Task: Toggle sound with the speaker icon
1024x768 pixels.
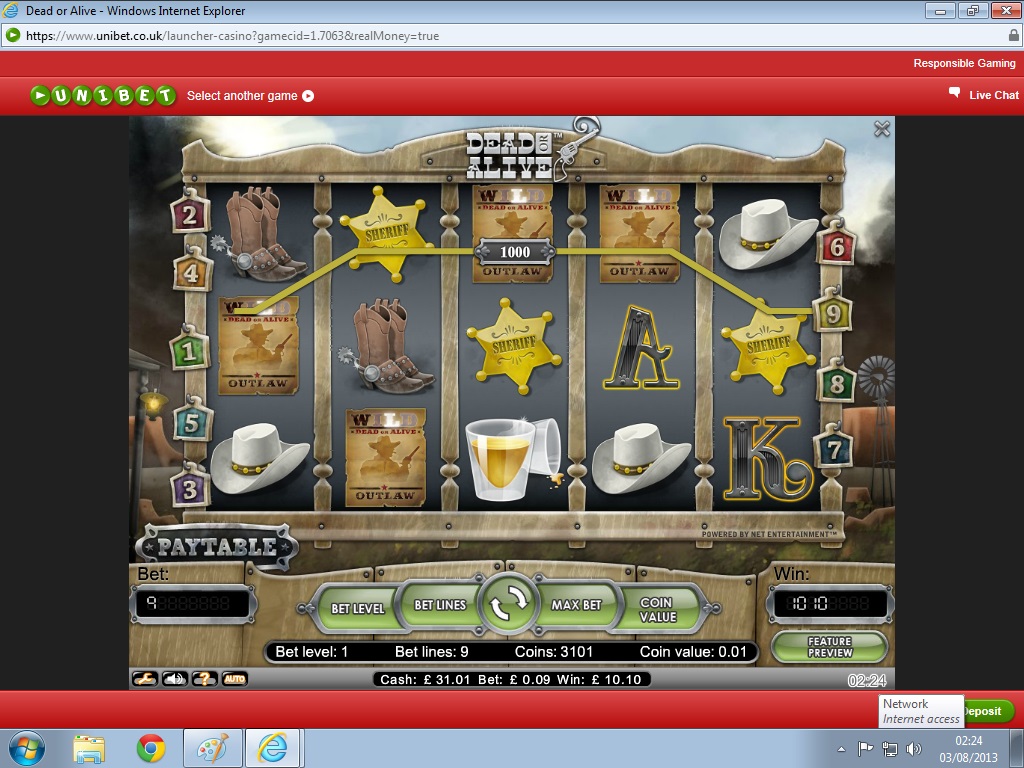Action: pos(175,679)
